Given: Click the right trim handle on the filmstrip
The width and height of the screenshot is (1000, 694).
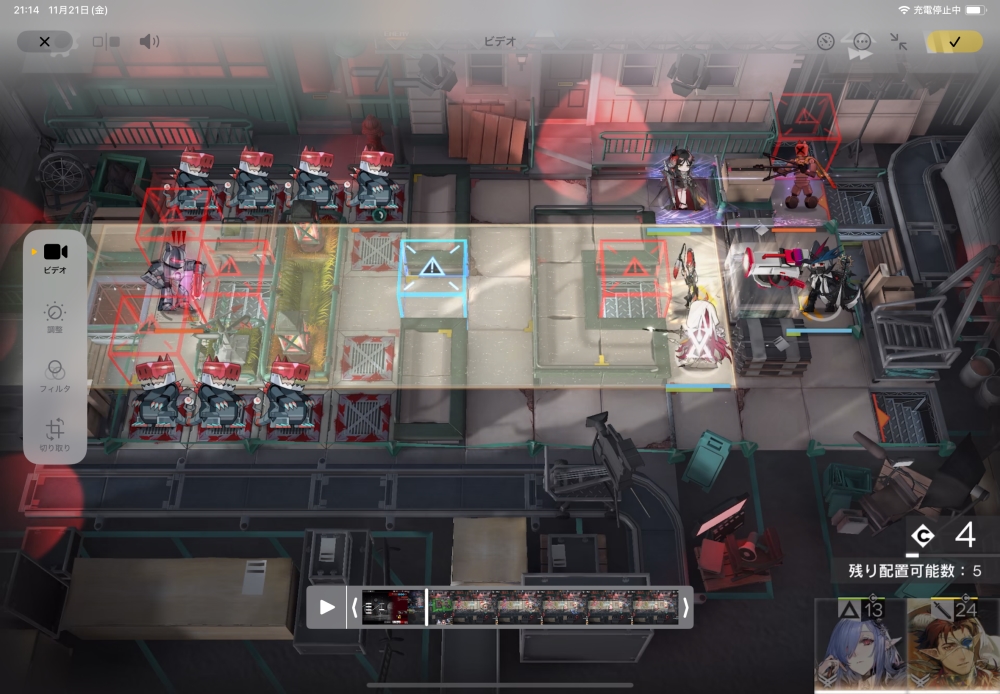Looking at the screenshot, I should (x=686, y=607).
